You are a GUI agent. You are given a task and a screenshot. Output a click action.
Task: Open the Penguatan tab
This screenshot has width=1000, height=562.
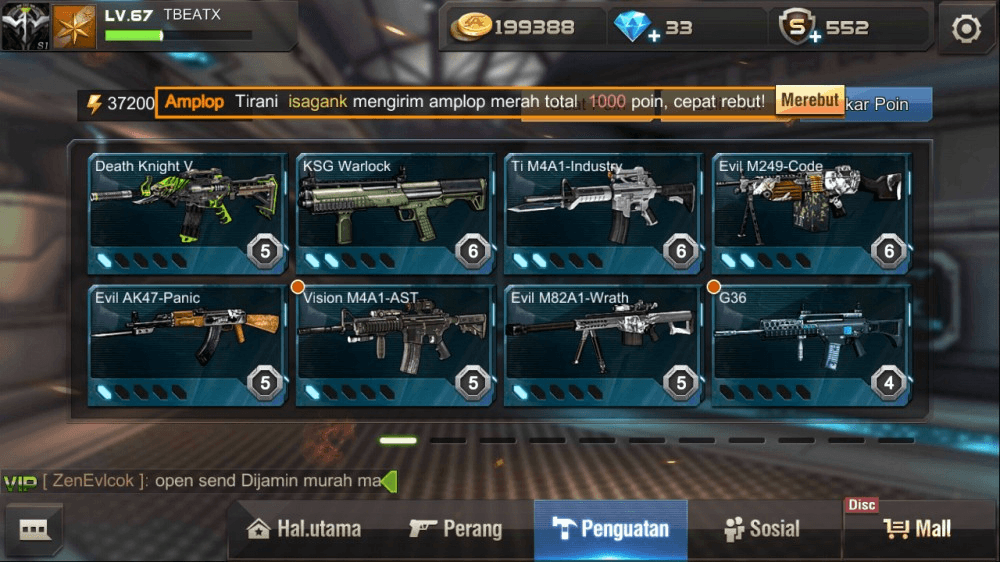(x=611, y=529)
